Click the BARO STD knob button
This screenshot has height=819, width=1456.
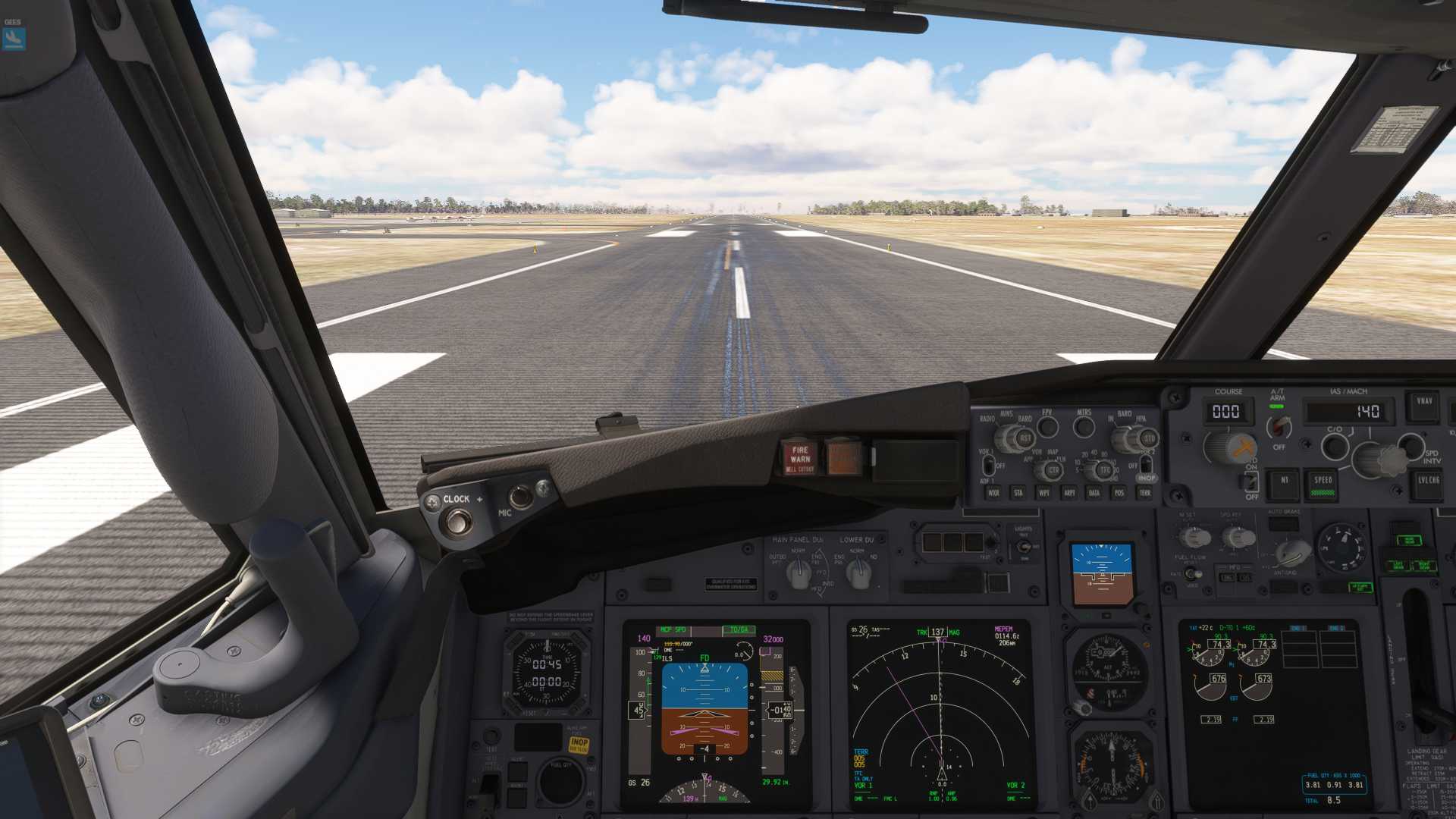tap(1148, 438)
